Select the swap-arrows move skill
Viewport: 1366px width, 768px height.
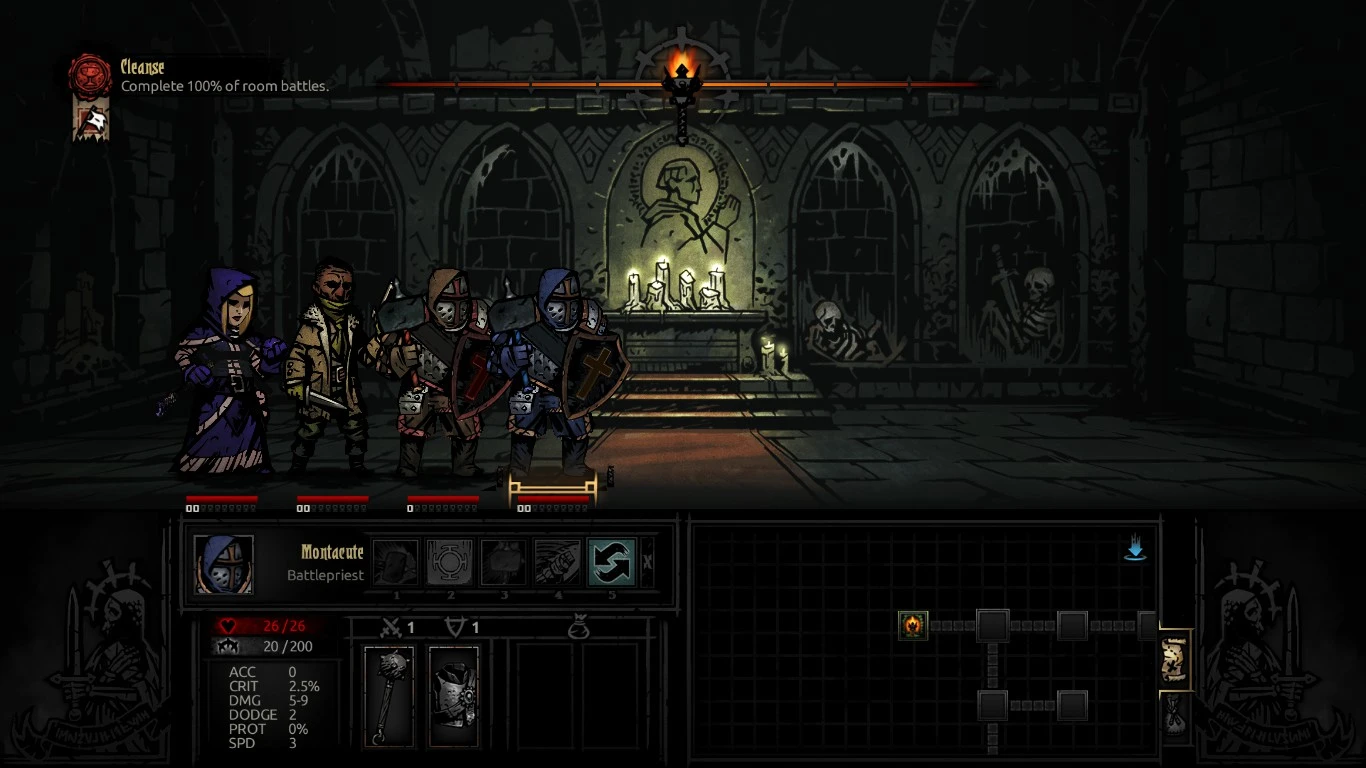(611, 562)
